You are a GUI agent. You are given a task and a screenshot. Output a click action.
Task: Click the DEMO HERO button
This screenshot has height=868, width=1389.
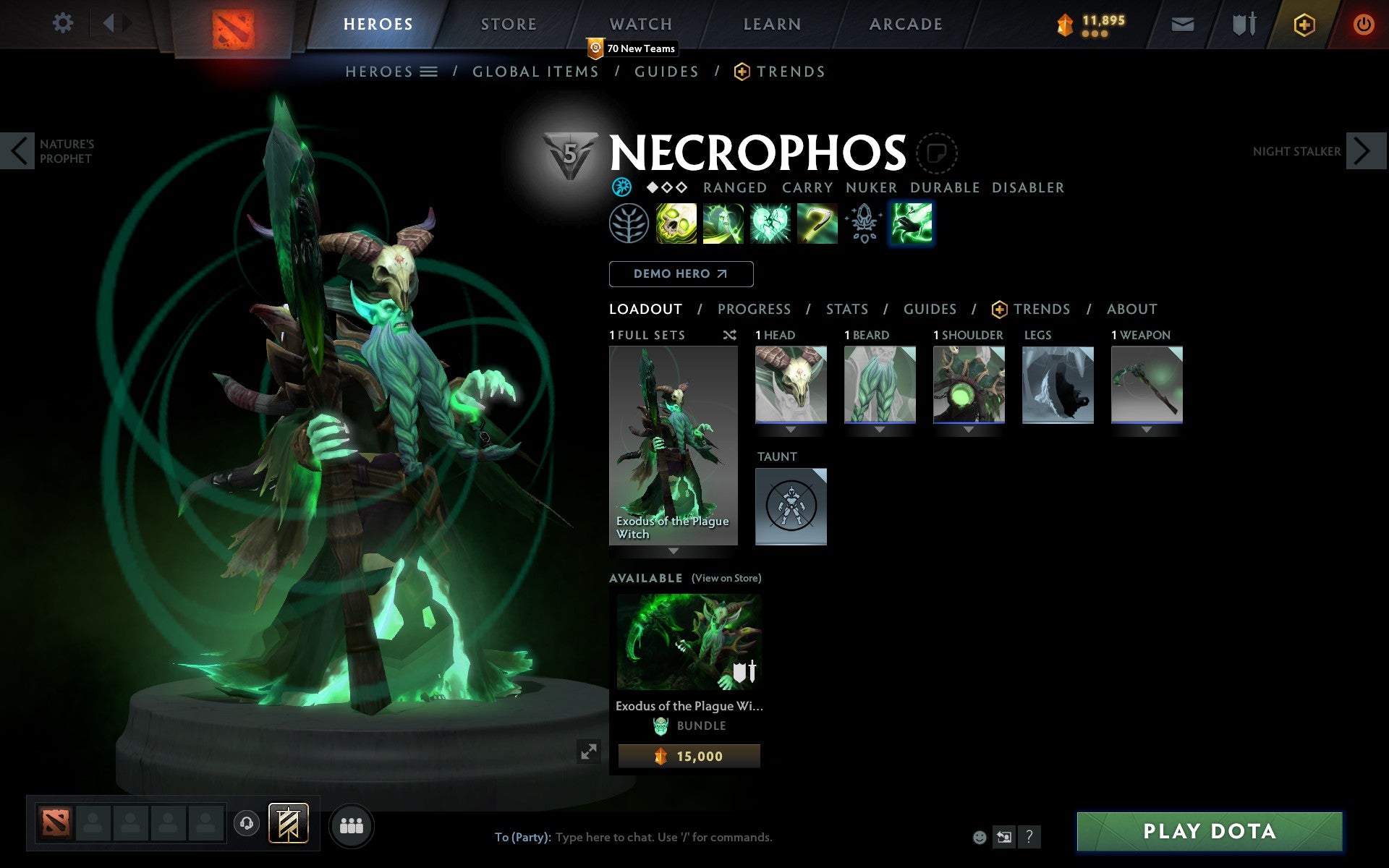(x=680, y=274)
